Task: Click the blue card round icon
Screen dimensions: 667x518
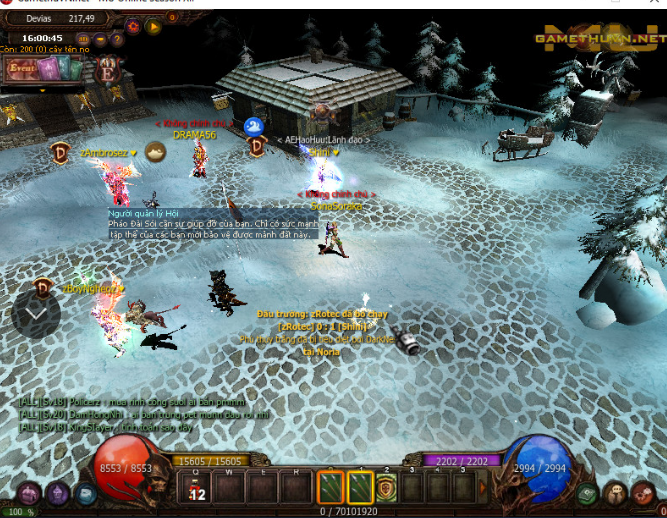Action: [86, 493]
